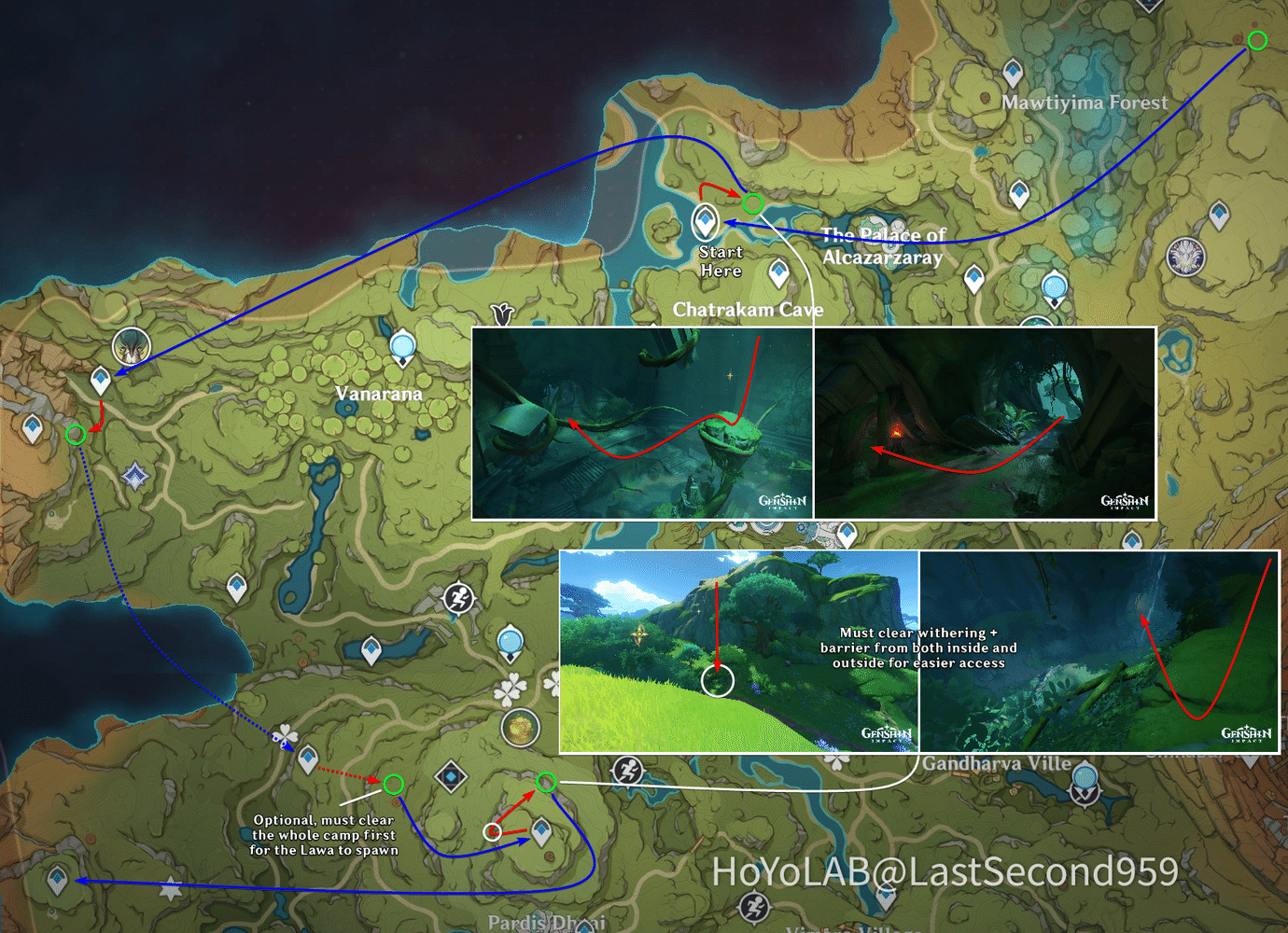1288x933 pixels.
Task: Click the HoYoLAB@LastSecond959 credit text
Action: (x=943, y=872)
